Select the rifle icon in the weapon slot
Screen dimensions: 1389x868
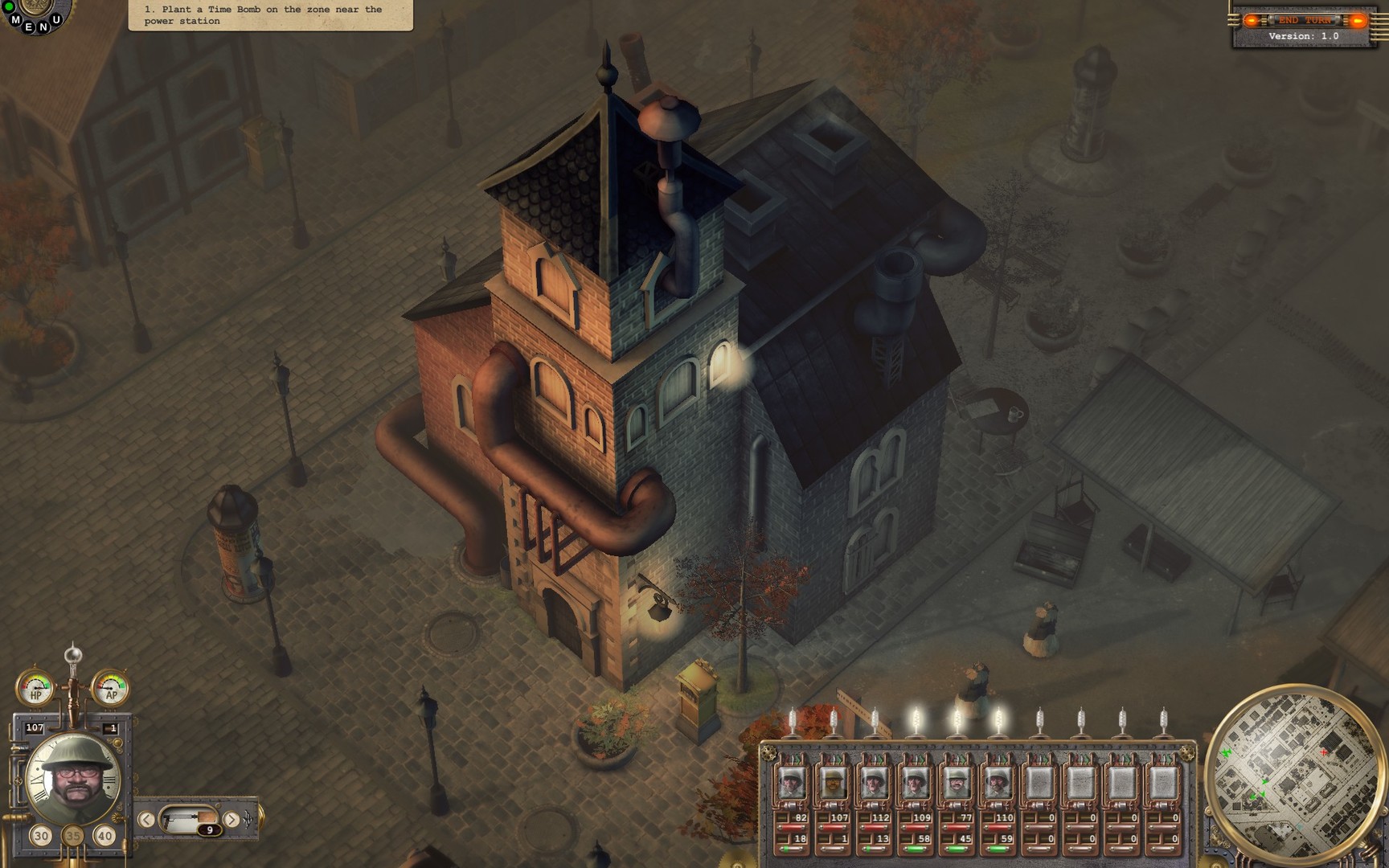click(x=188, y=818)
